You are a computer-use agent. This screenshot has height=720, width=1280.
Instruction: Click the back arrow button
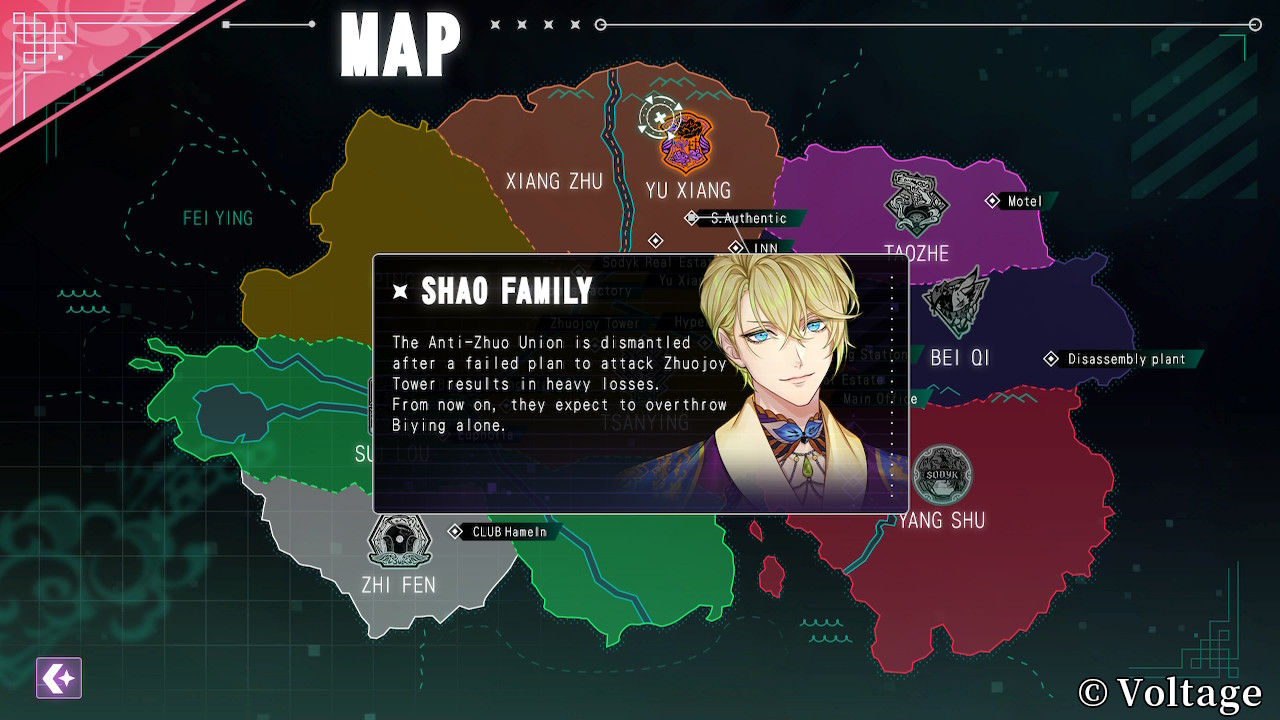pyautogui.click(x=59, y=678)
